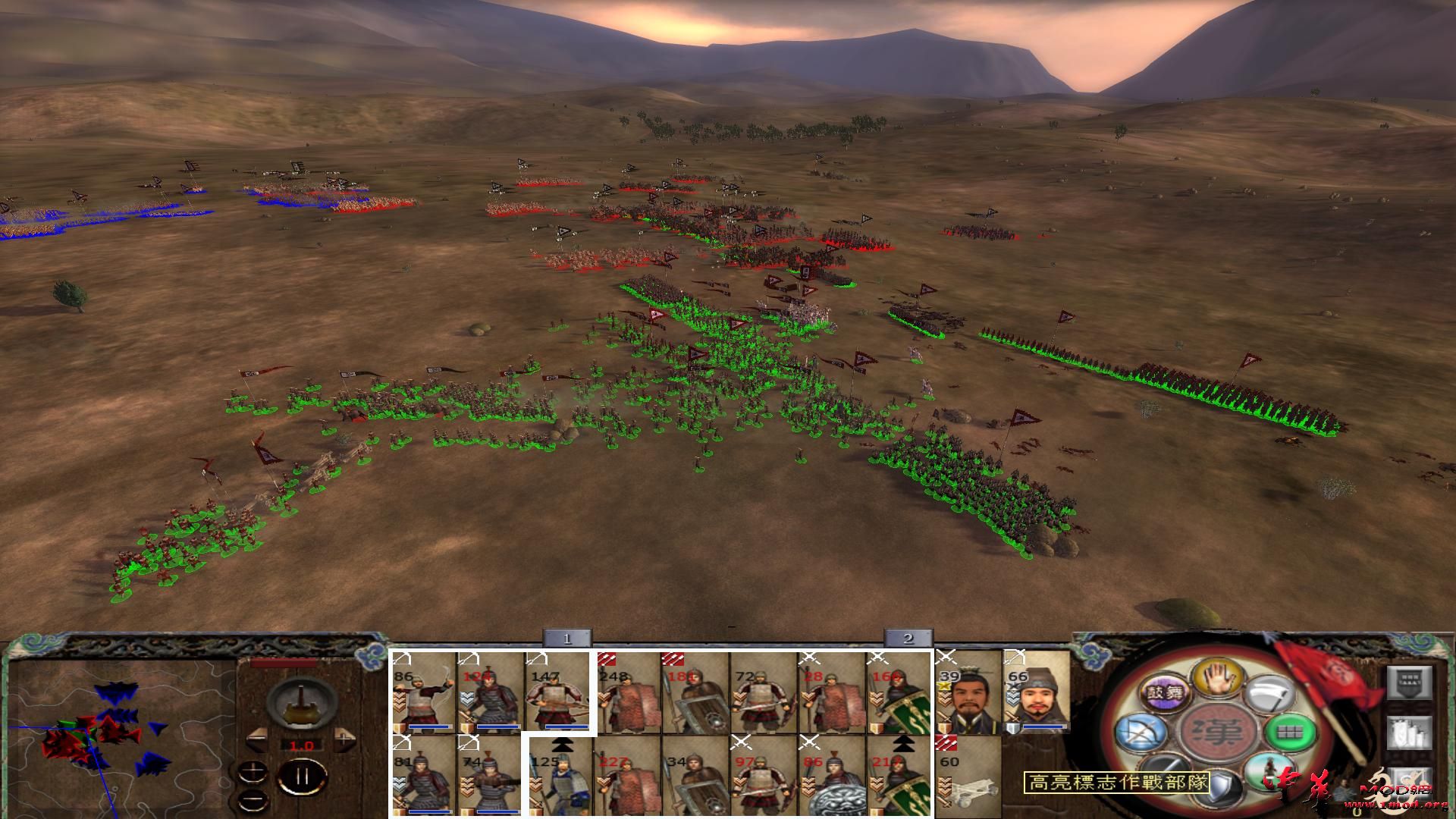Image resolution: width=1456 pixels, height=819 pixels.
Task: Click the plus arrow to raise game speed
Action: (343, 738)
